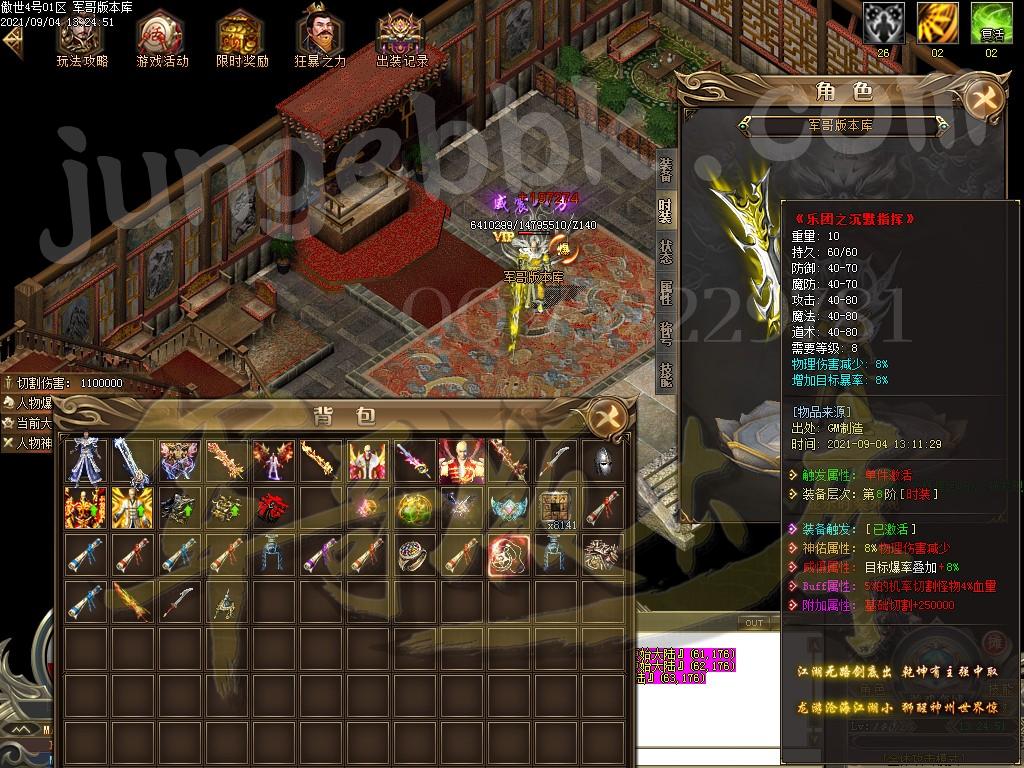The height and width of the screenshot is (768, 1024).
Task: Select the silver helmet in the backpack
Action: 602,461
